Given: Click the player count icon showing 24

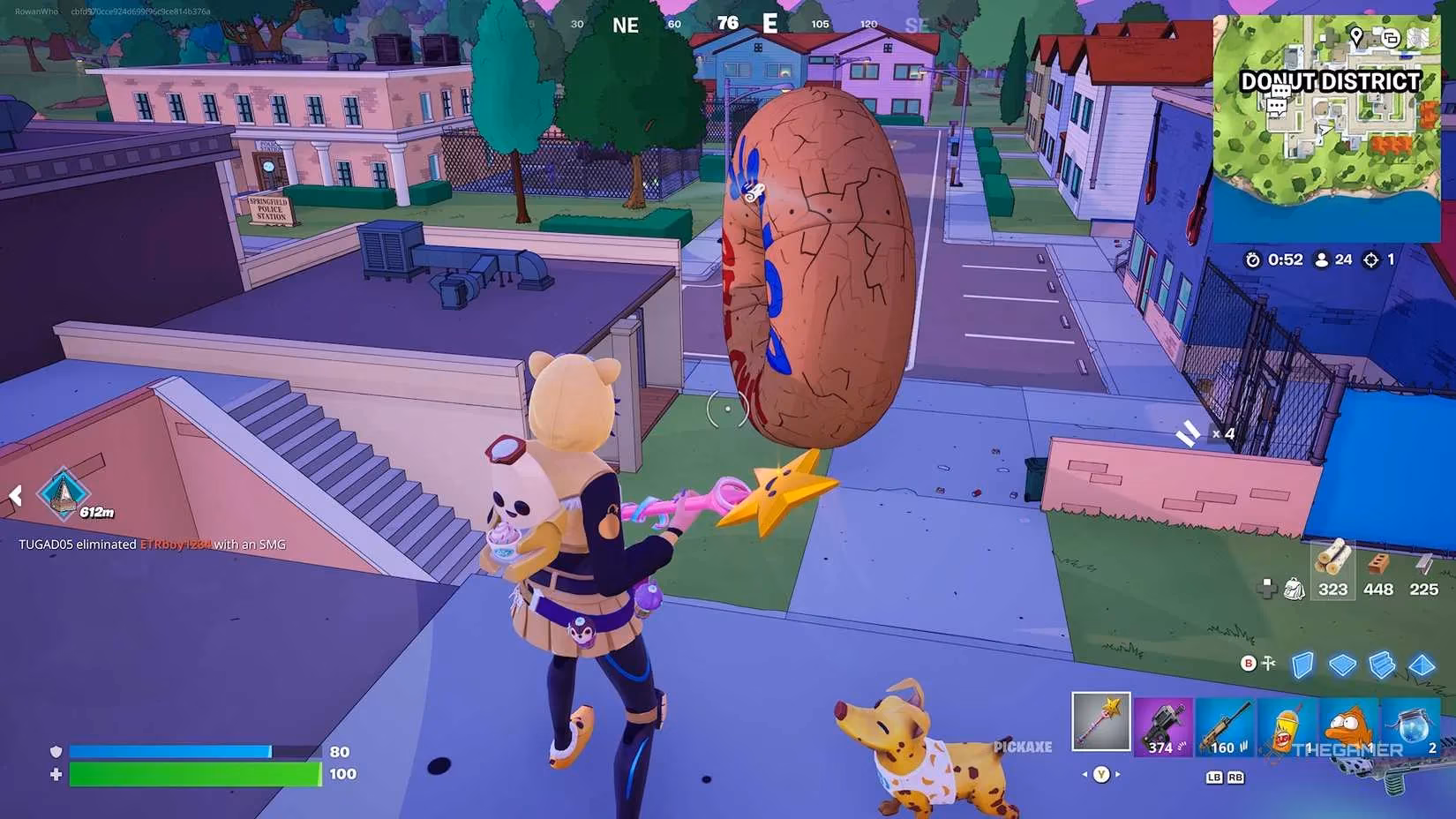Looking at the screenshot, I should pos(1322,259).
